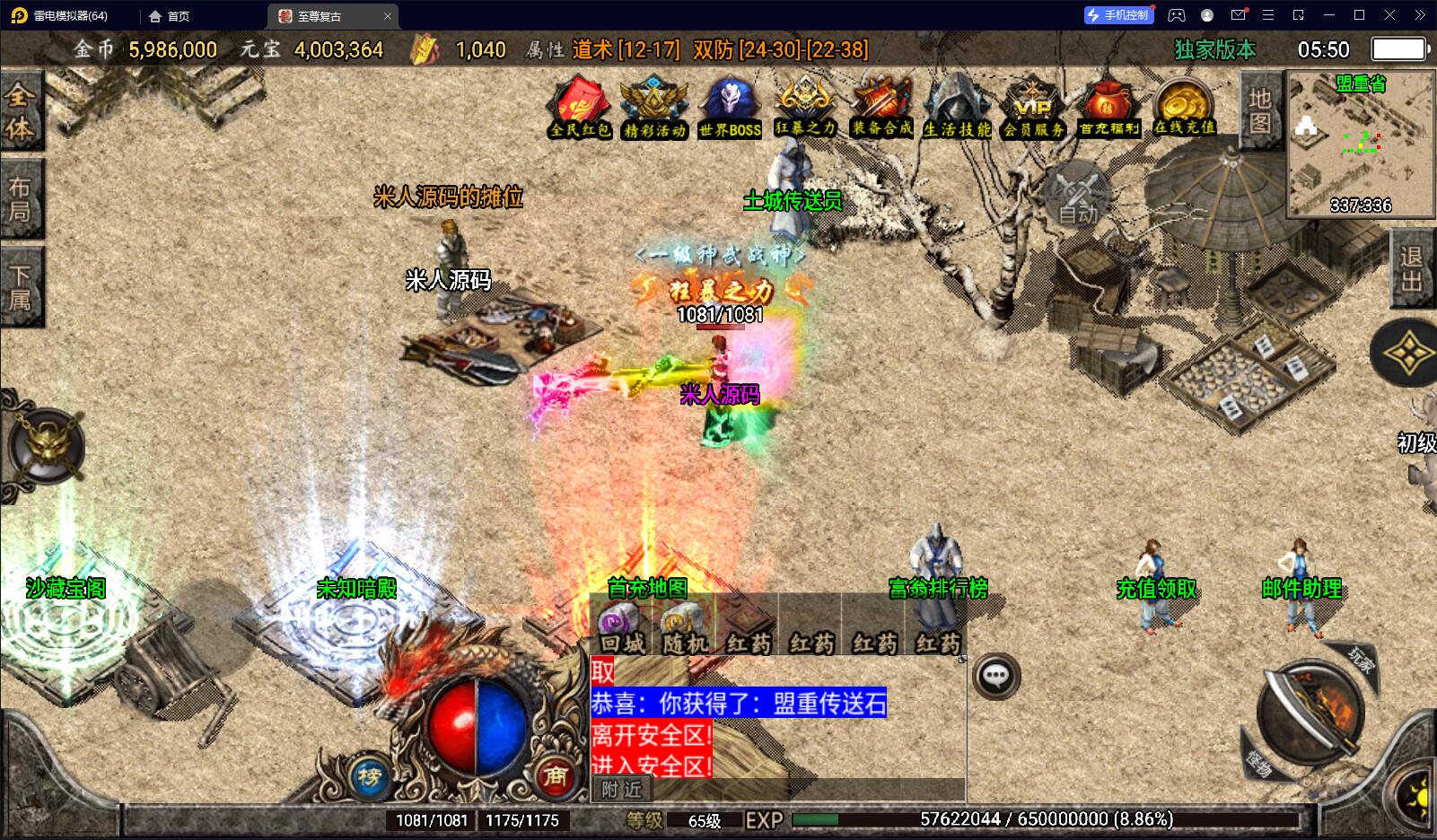Screen dimensions: 1437x840
Task: Open 装备合成 equipment crafting
Action: pyautogui.click(x=881, y=108)
